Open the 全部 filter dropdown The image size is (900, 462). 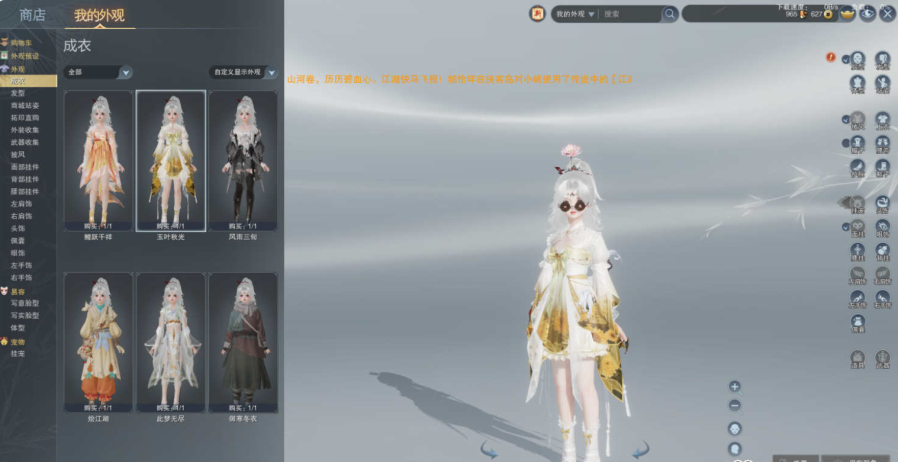(98, 72)
